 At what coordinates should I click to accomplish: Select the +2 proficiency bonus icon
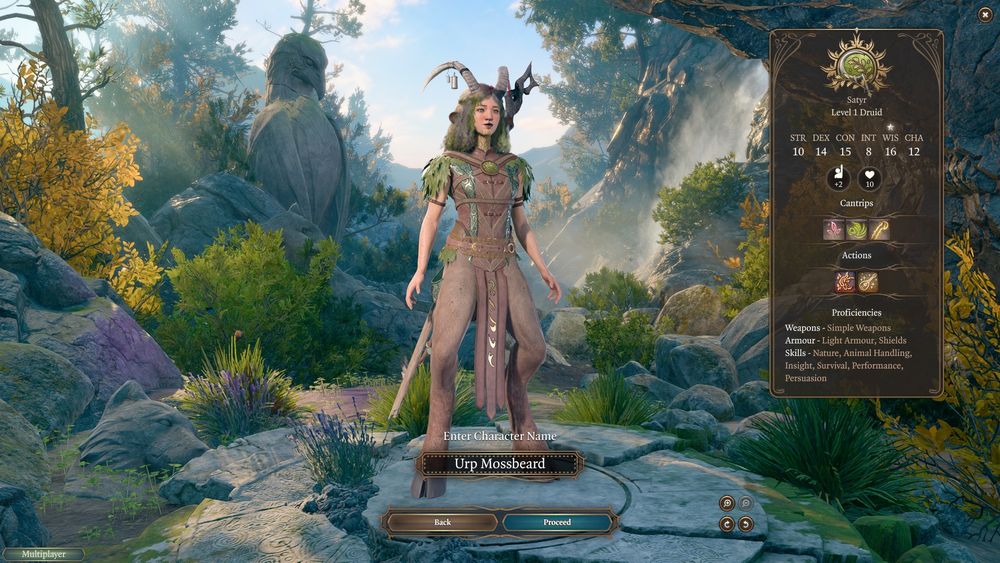click(837, 179)
